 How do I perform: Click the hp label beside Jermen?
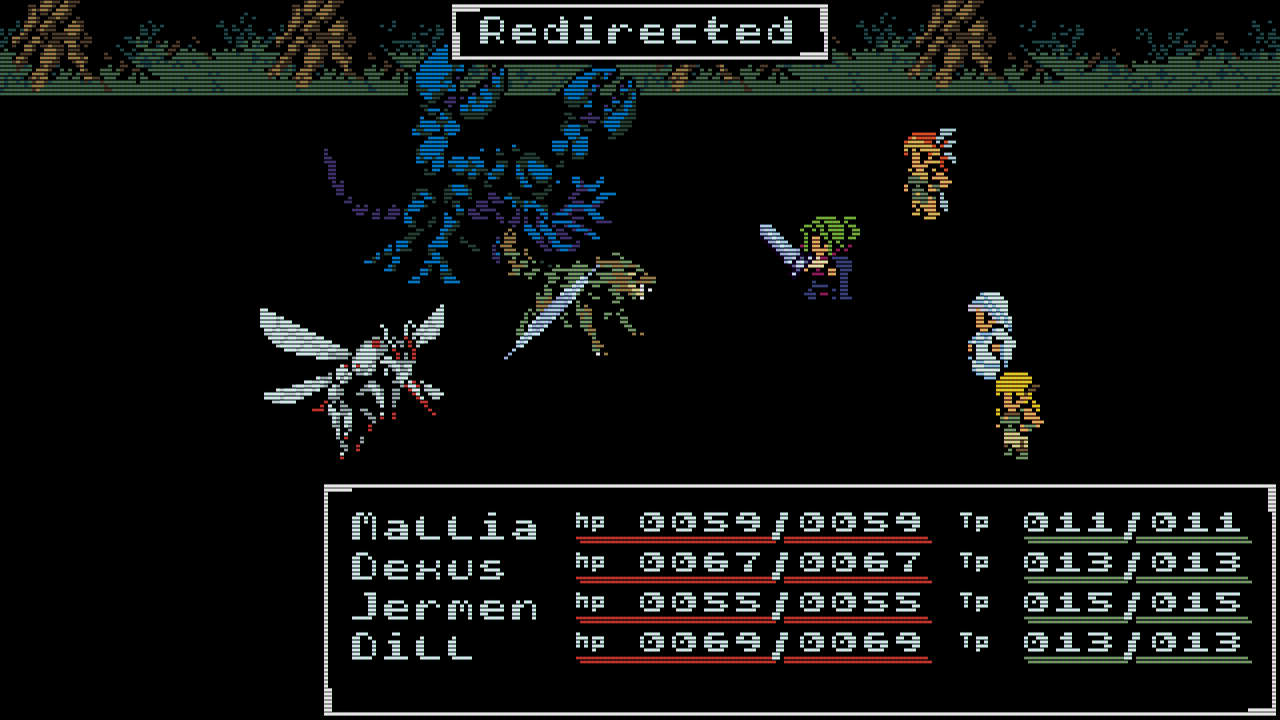click(x=590, y=603)
